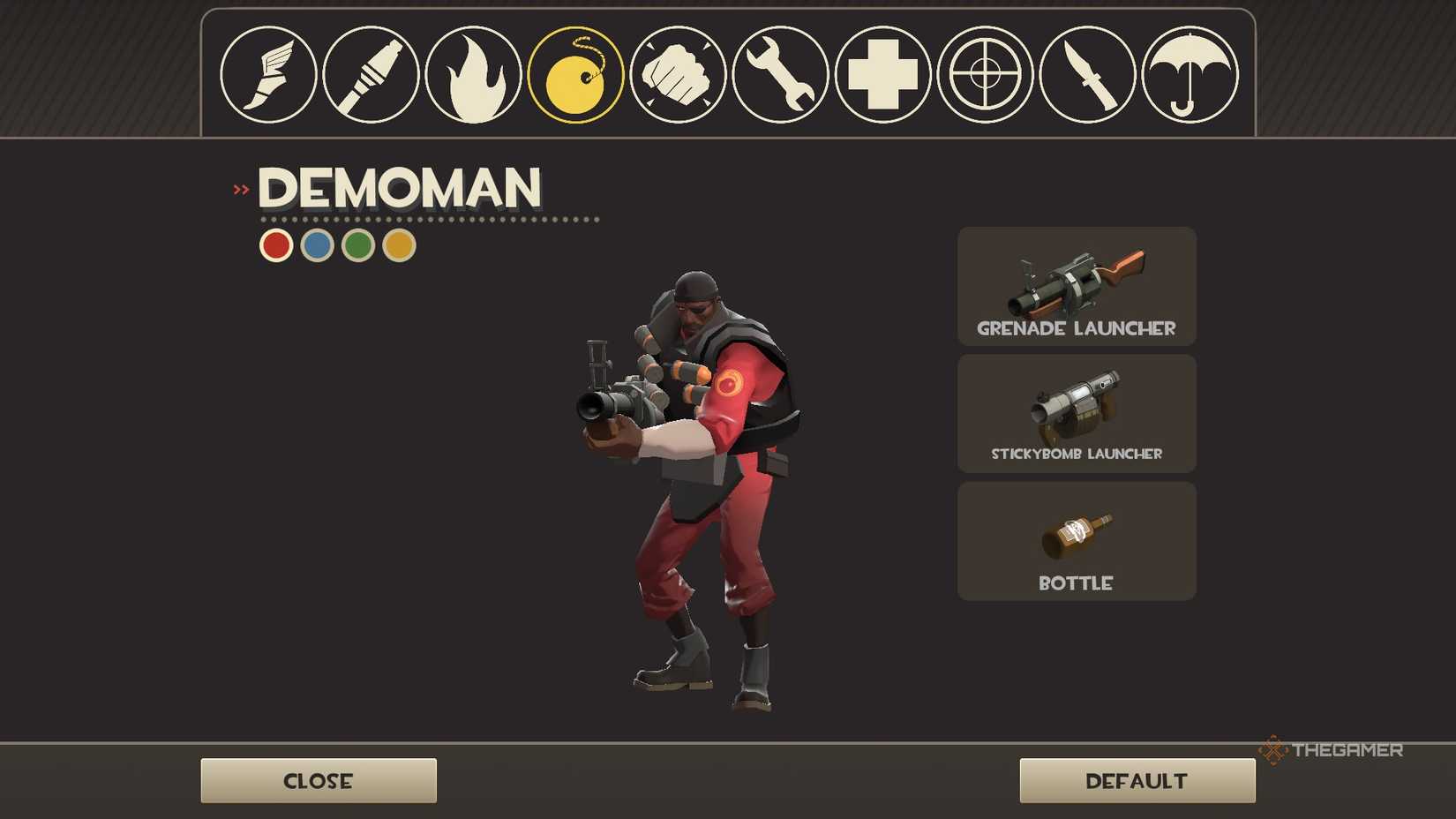The width and height of the screenshot is (1456, 819).
Task: Select the Medic cross class icon
Action: point(882,75)
